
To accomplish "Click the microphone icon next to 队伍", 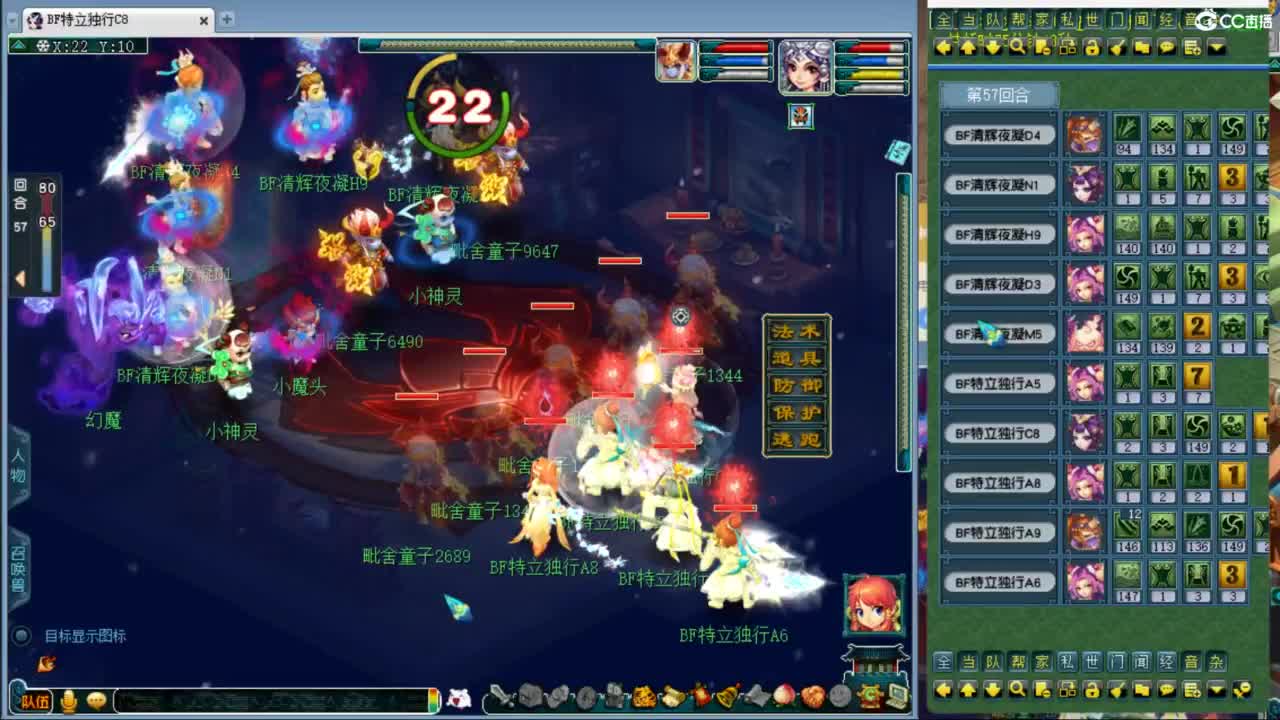I will click(x=68, y=701).
